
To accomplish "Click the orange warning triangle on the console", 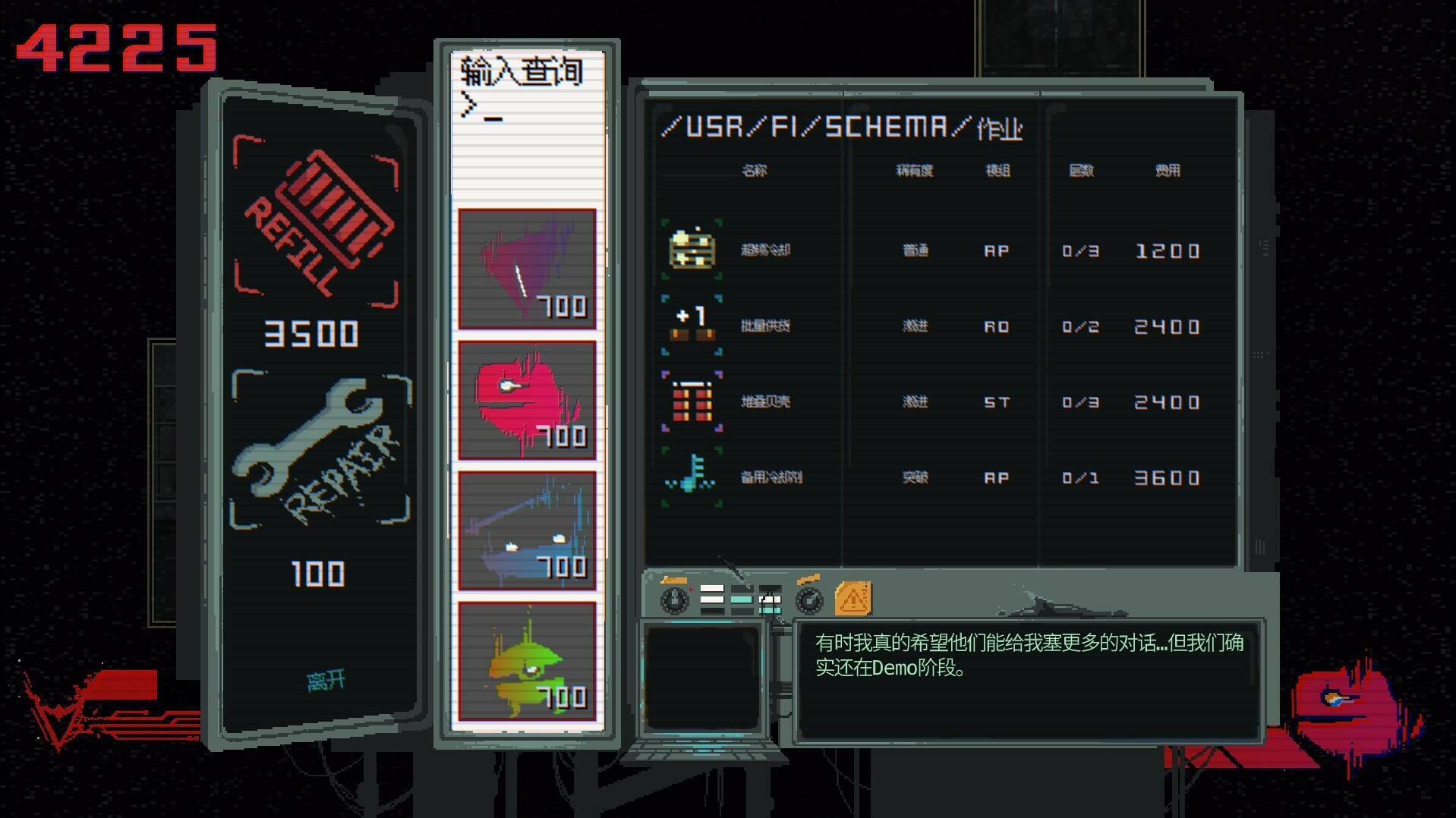I will 854,598.
